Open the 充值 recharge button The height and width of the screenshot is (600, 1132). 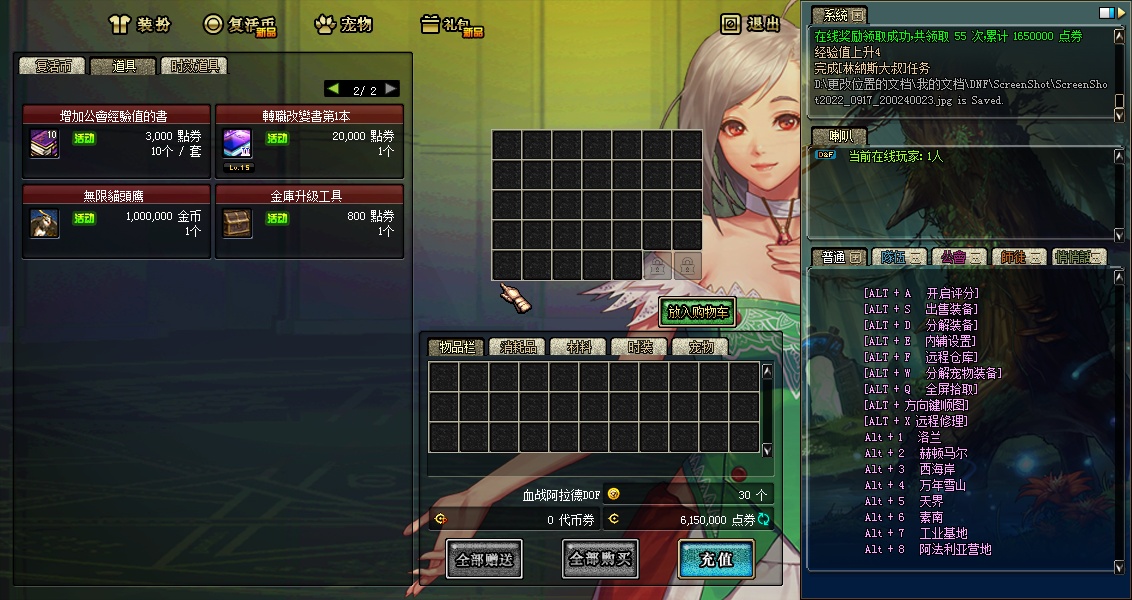pyautogui.click(x=716, y=559)
